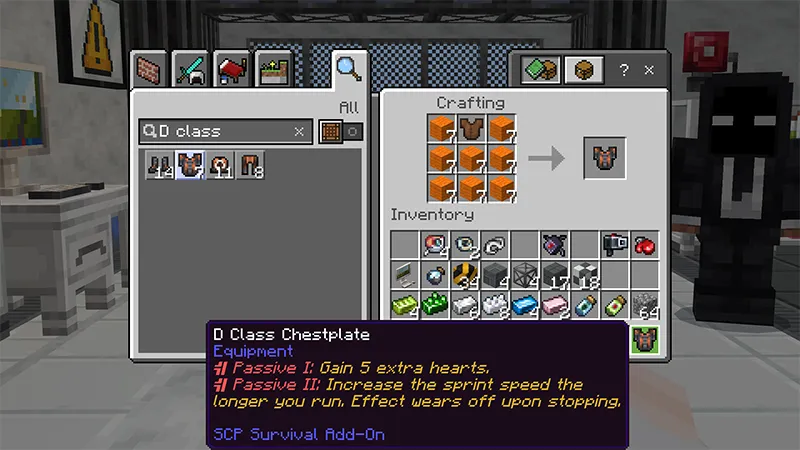This screenshot has height=450, width=800.
Task: Select the D Class Helmet recipe
Action: tap(219, 167)
